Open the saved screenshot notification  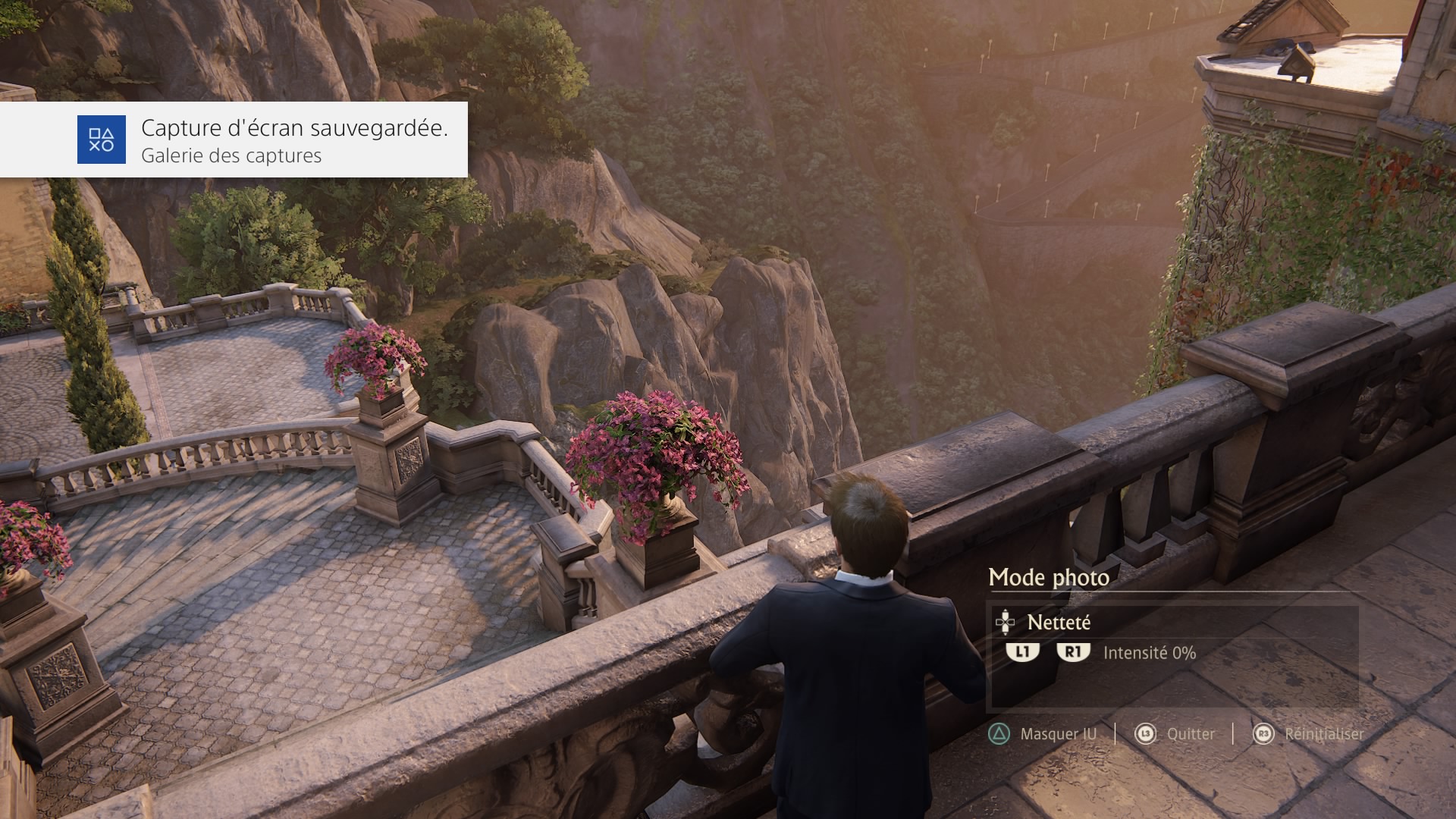tap(293, 140)
